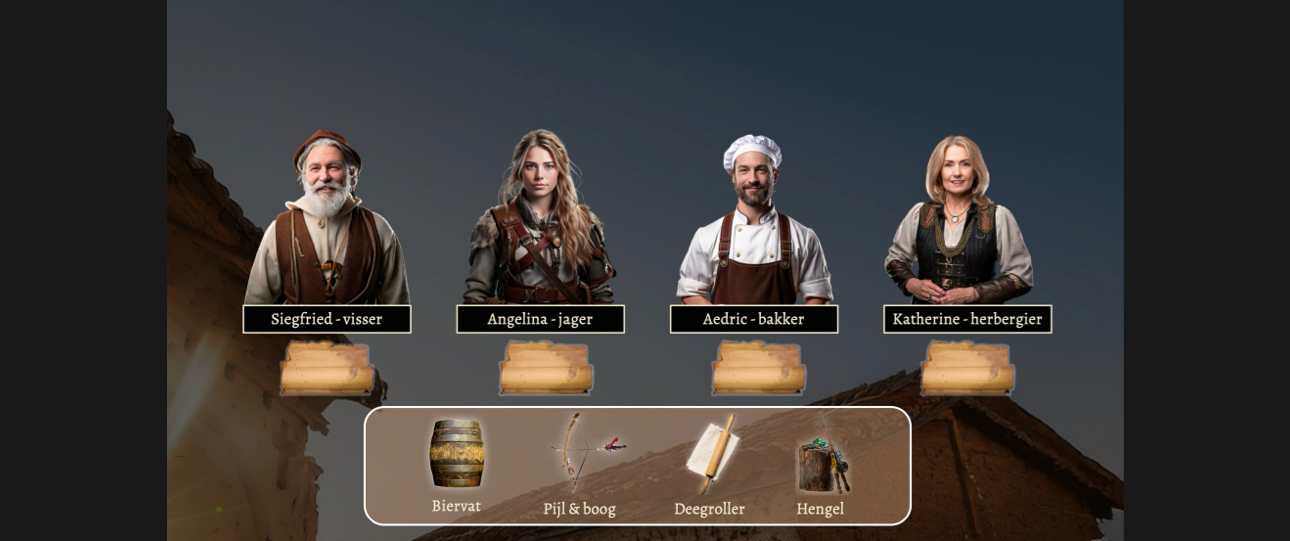Click the parchment slot below Aedric
The height and width of the screenshot is (541, 1290).
point(758,368)
